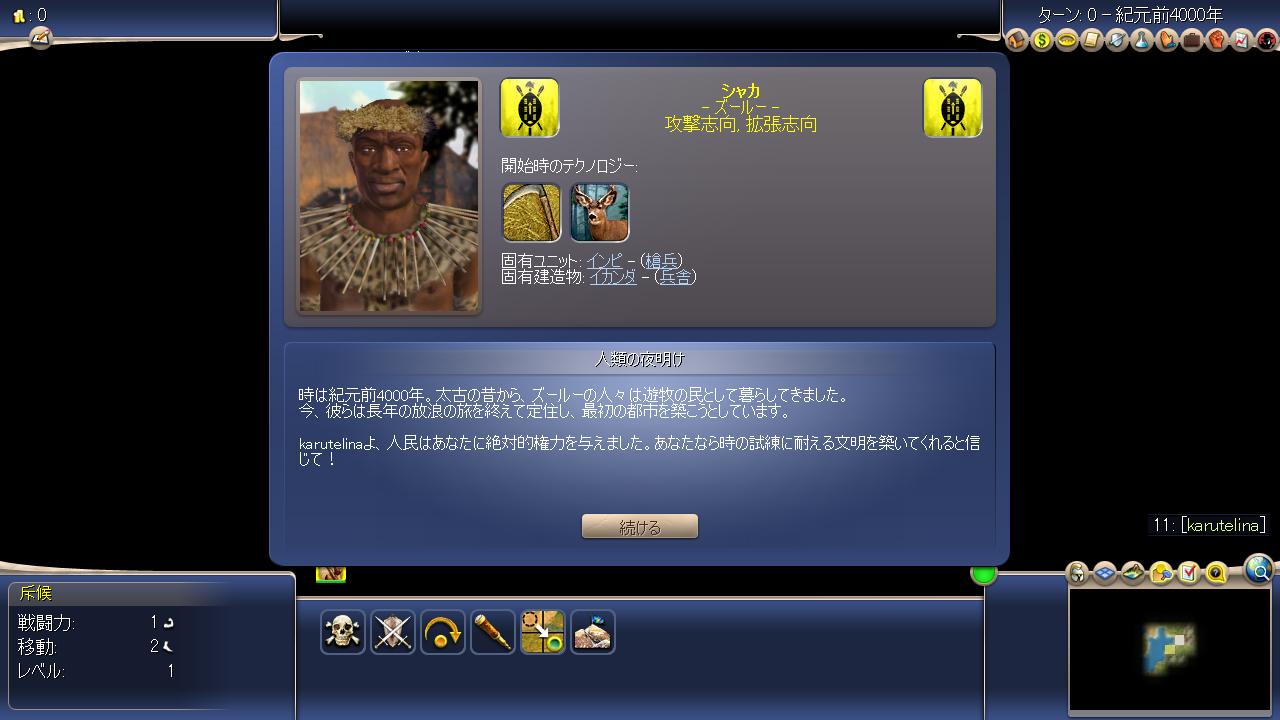The image size is (1280, 720).
Task: Click Shaka's leader portrait
Action: pos(388,196)
